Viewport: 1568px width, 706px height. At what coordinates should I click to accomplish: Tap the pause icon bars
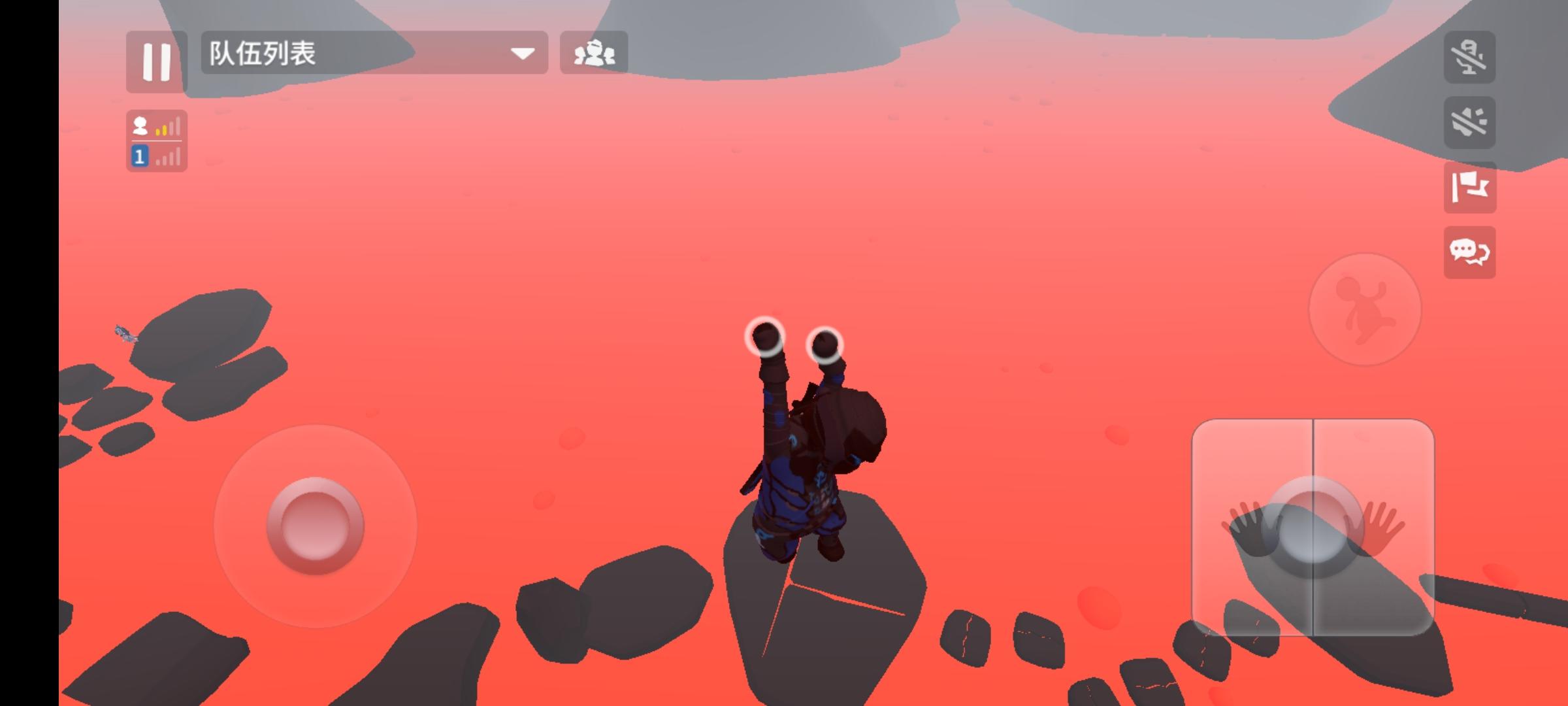click(x=155, y=62)
